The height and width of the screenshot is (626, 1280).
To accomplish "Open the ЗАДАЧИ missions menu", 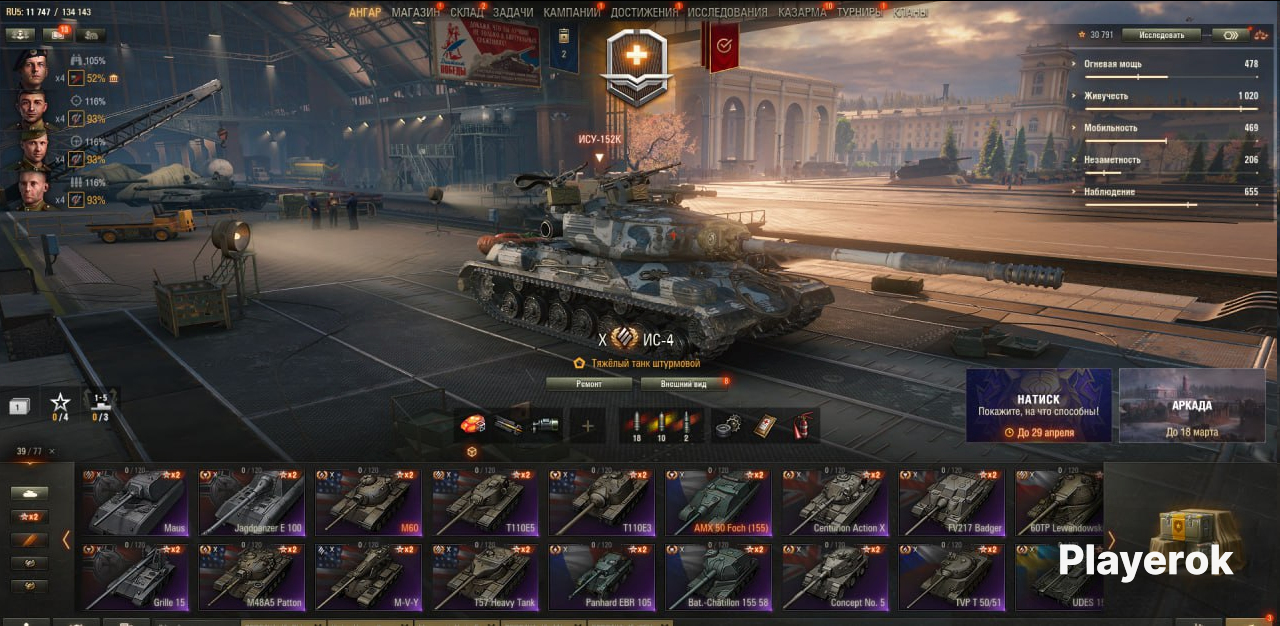I will pos(513,12).
